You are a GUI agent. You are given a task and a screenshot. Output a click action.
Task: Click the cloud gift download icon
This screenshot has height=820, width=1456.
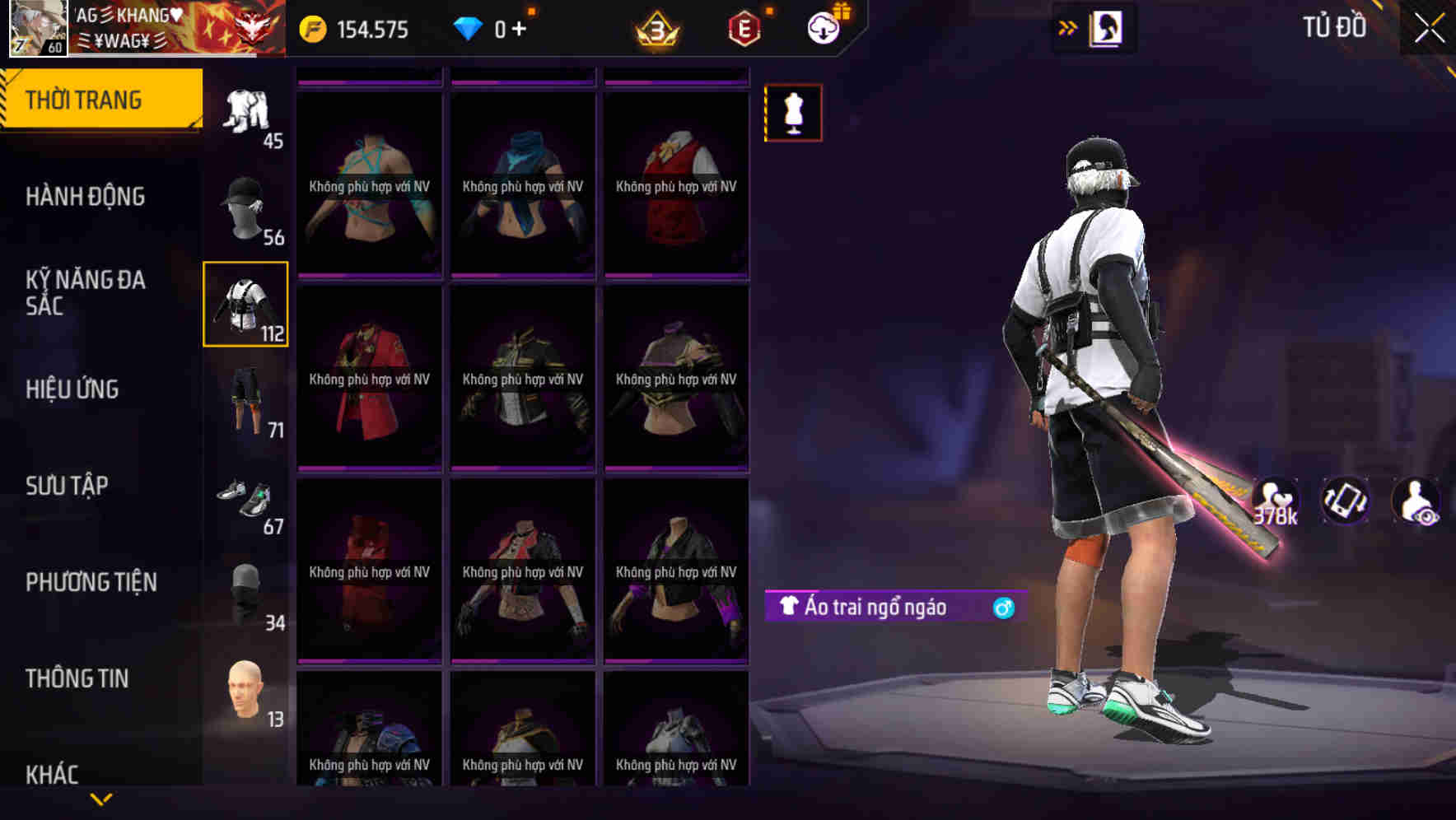point(823,27)
